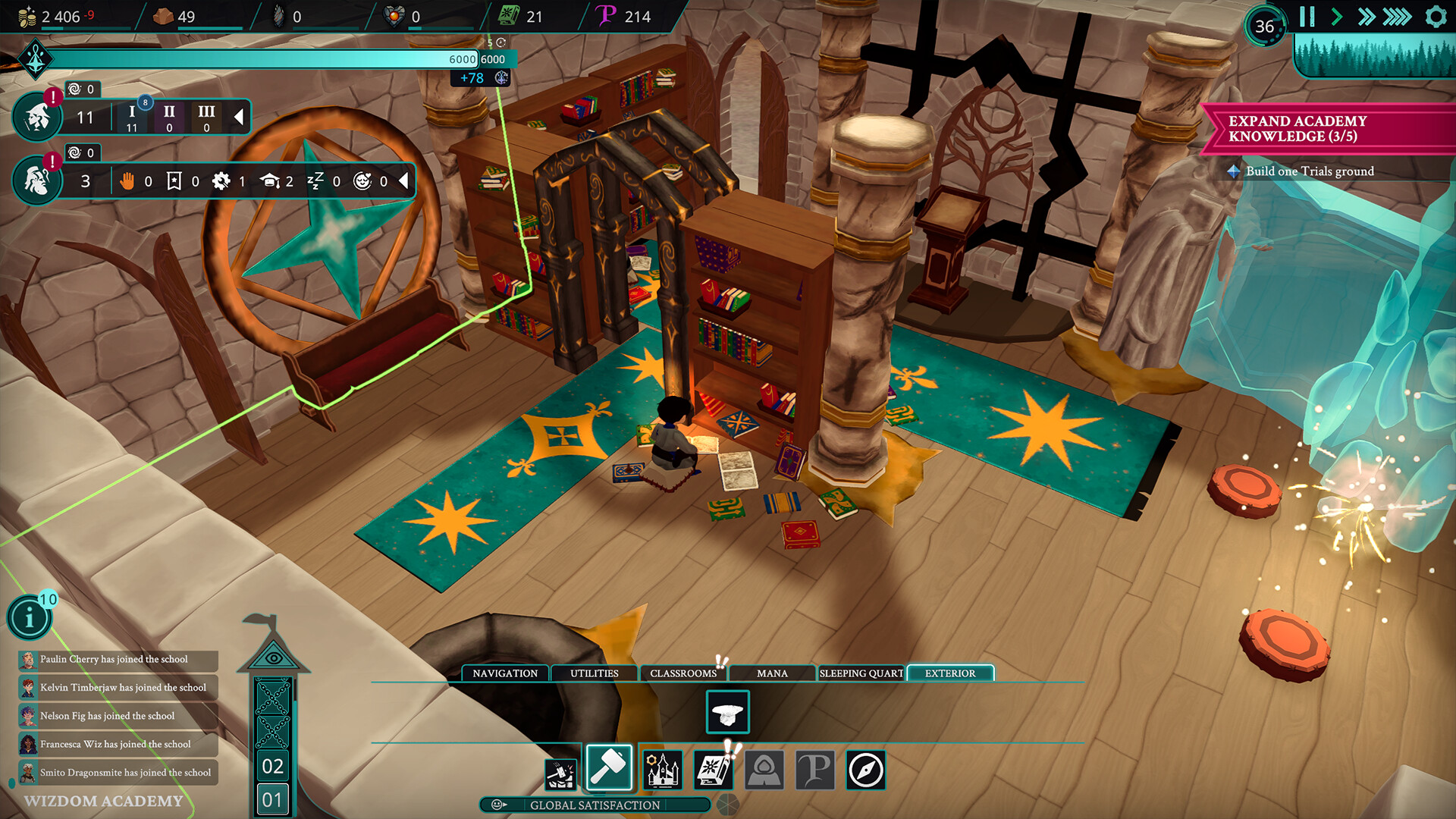This screenshot has height=819, width=1456.
Task: Click the Build one Trials ground objective
Action: click(1310, 171)
